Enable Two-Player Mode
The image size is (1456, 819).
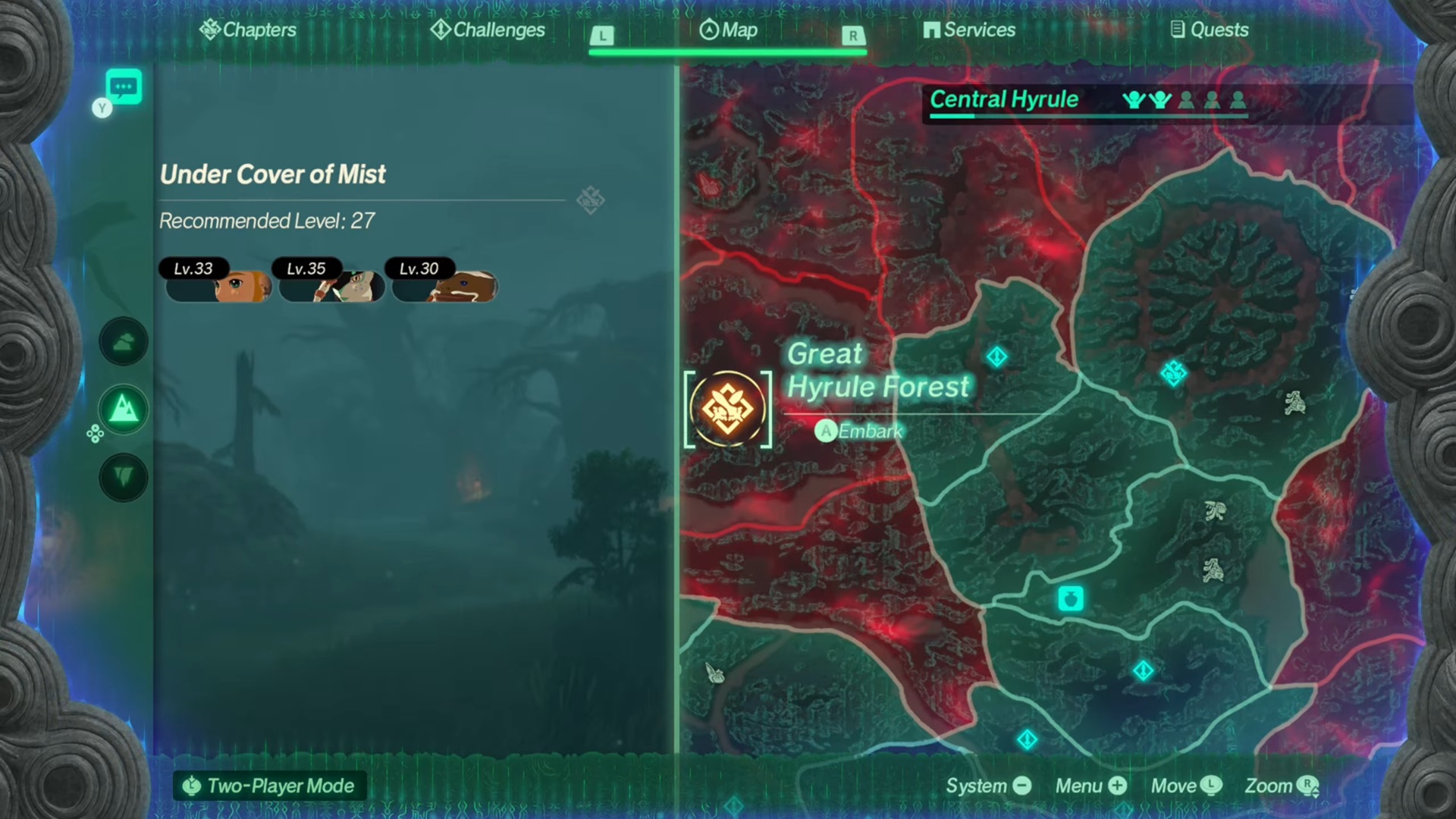coord(270,786)
